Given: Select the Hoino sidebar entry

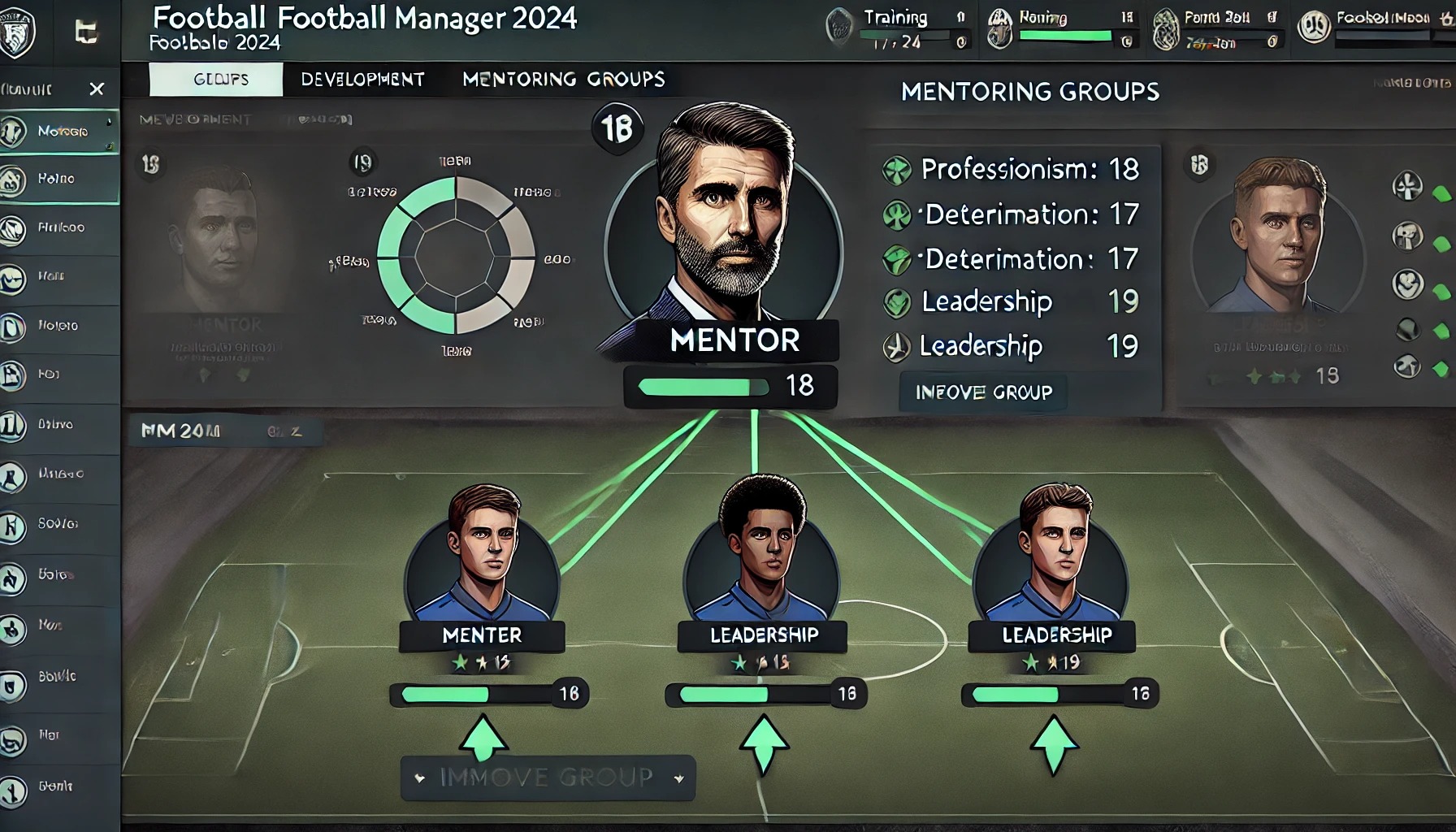Looking at the screenshot, I should [58, 179].
